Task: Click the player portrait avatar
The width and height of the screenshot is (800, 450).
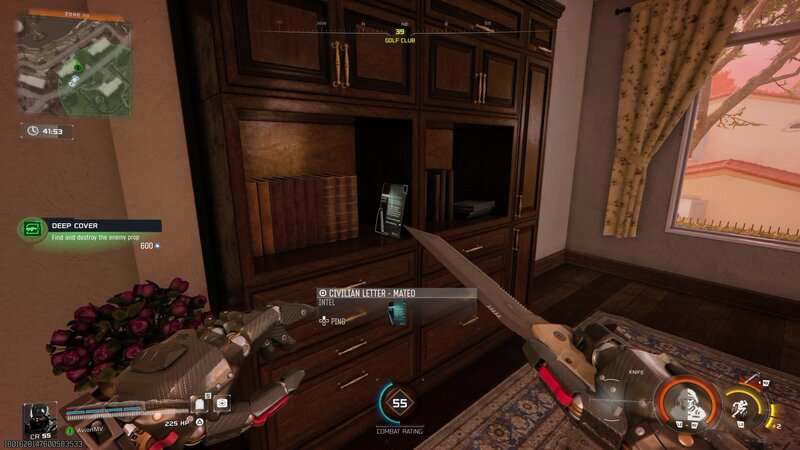Action: point(41,420)
